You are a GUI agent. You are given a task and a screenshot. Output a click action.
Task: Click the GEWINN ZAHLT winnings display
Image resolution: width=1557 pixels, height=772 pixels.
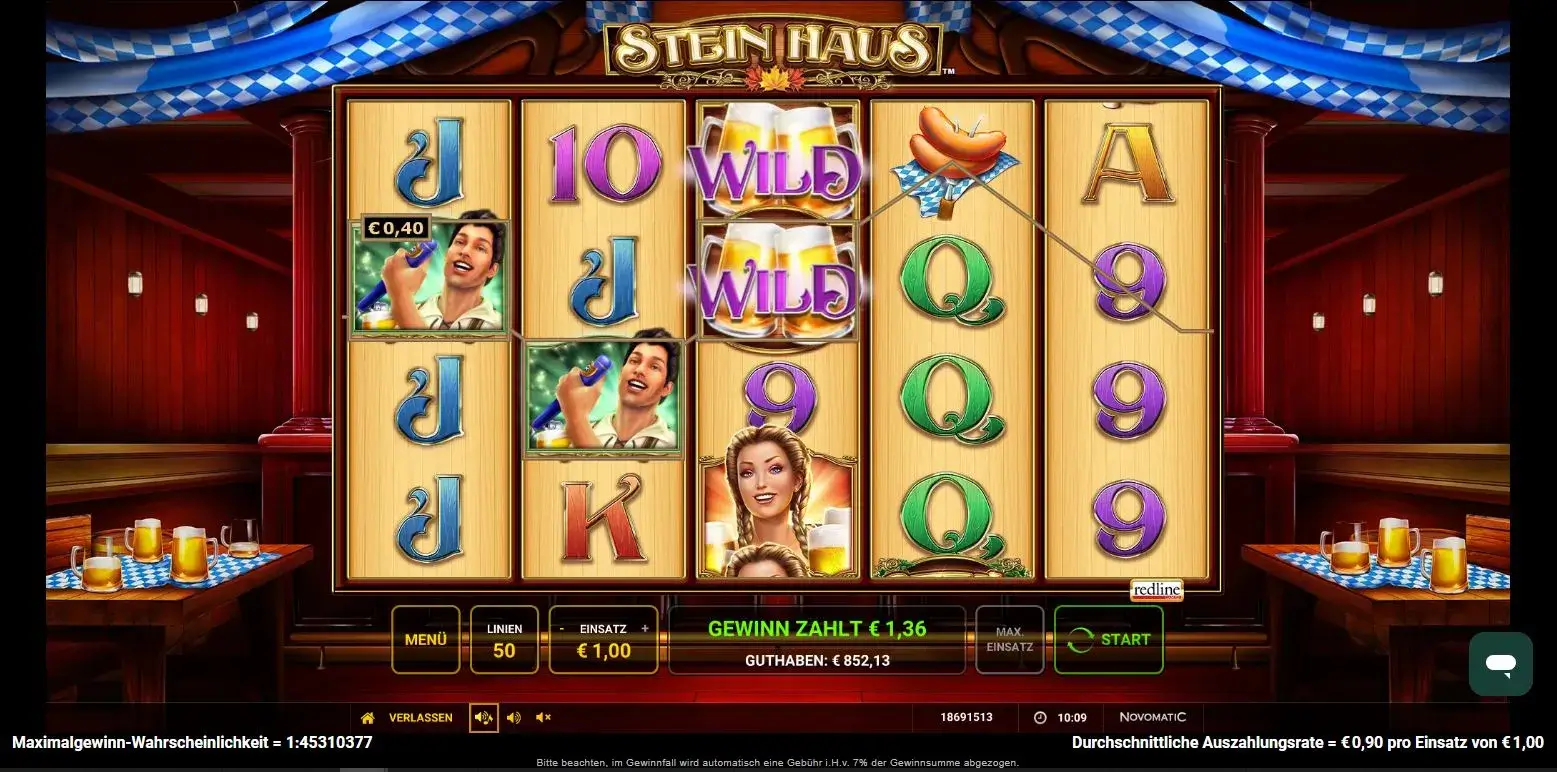[816, 629]
